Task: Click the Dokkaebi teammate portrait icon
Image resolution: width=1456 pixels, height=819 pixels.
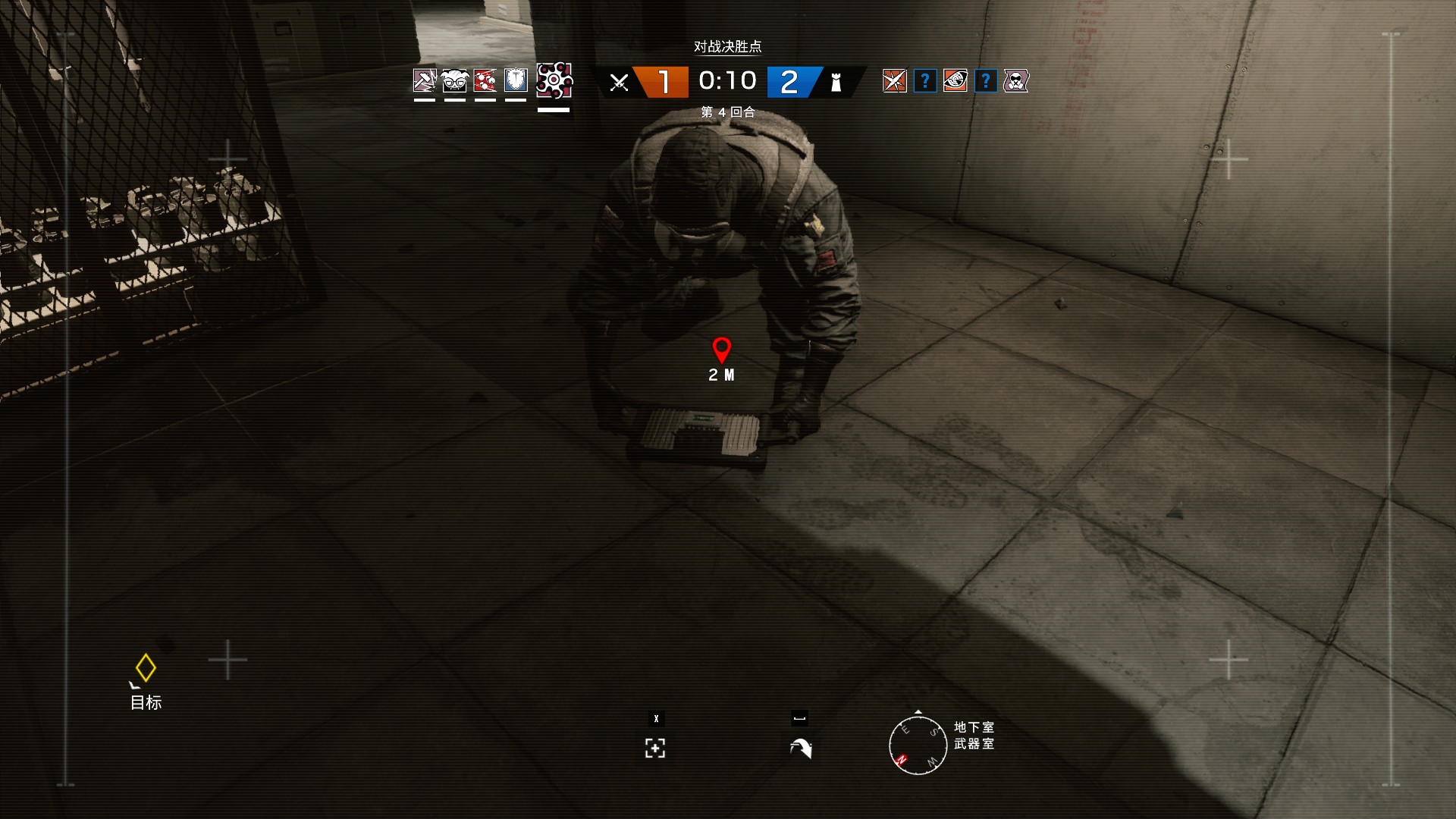Action: (453, 80)
